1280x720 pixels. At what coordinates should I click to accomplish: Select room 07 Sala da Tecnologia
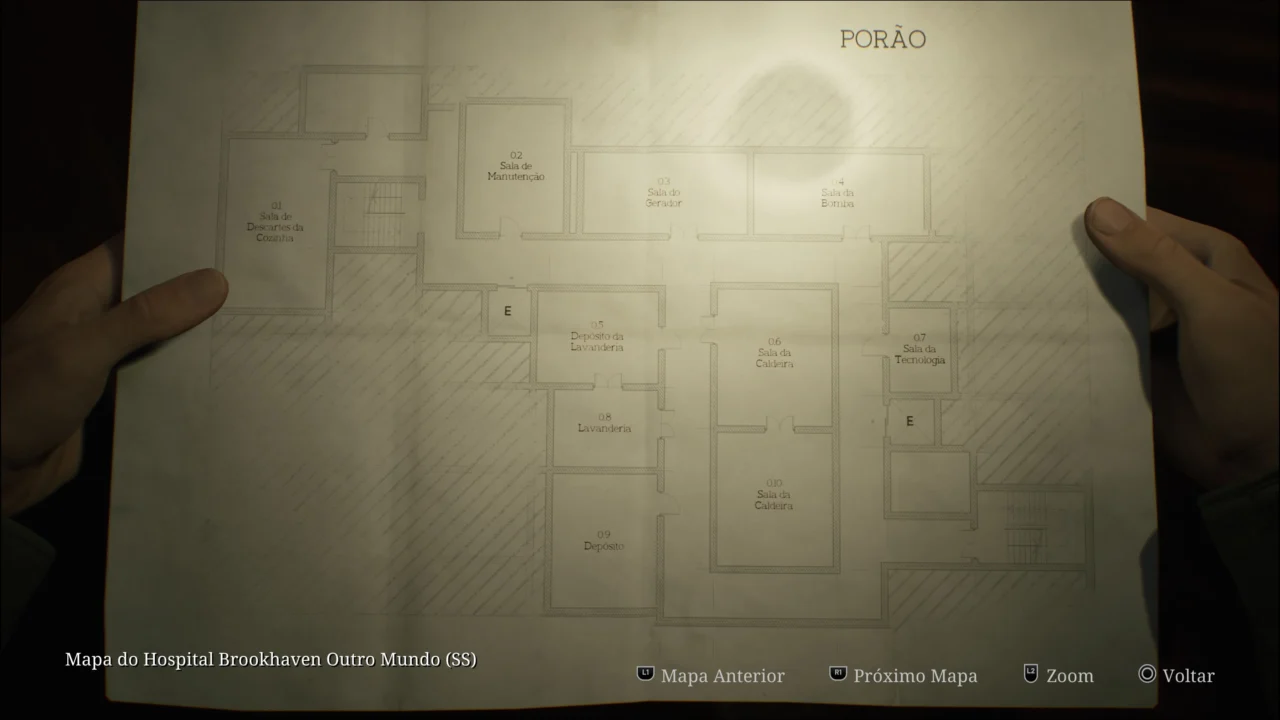919,350
